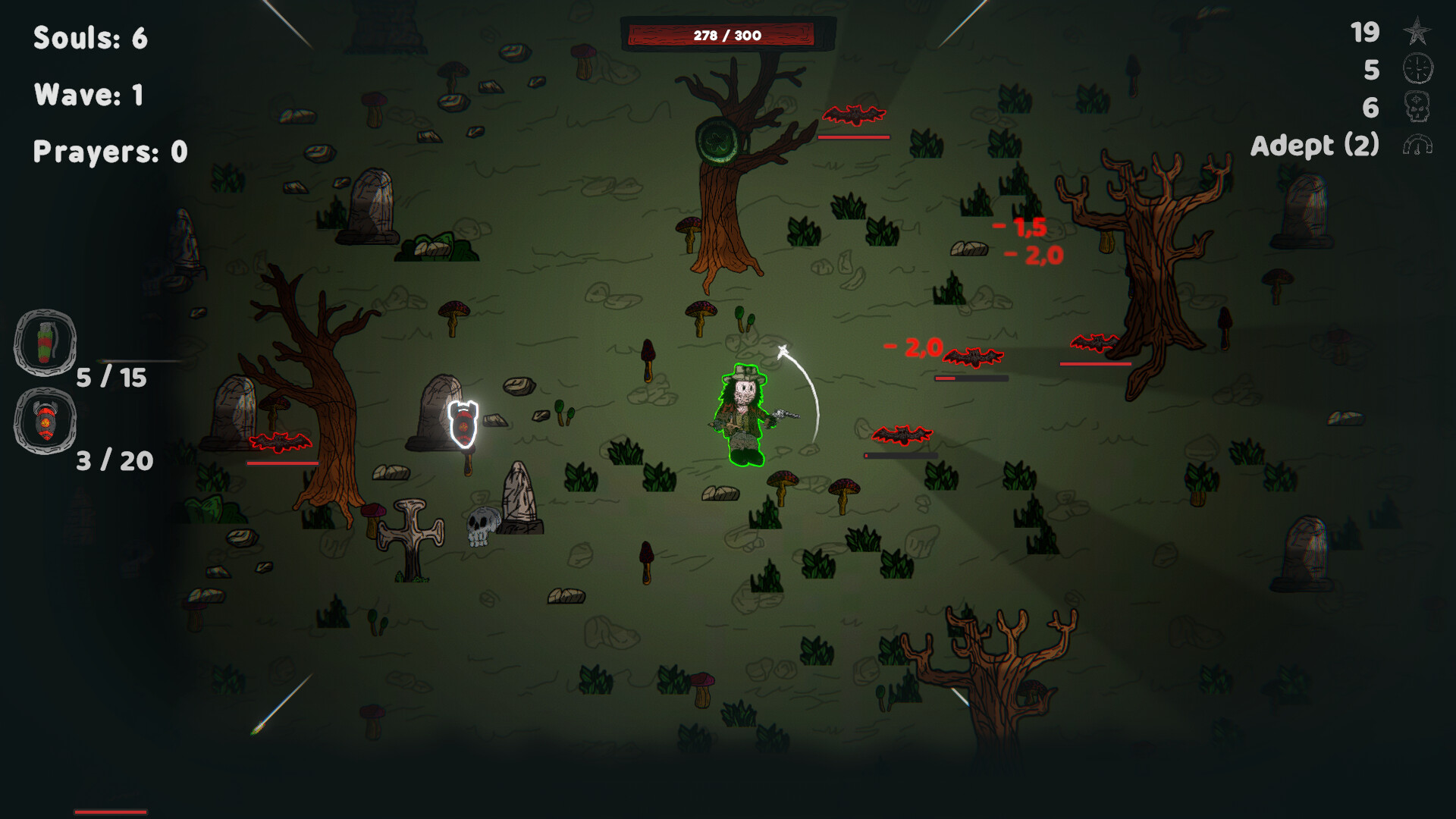Click the Souls: 6 counter
Image resolution: width=1456 pixels, height=819 pixels.
click(89, 38)
